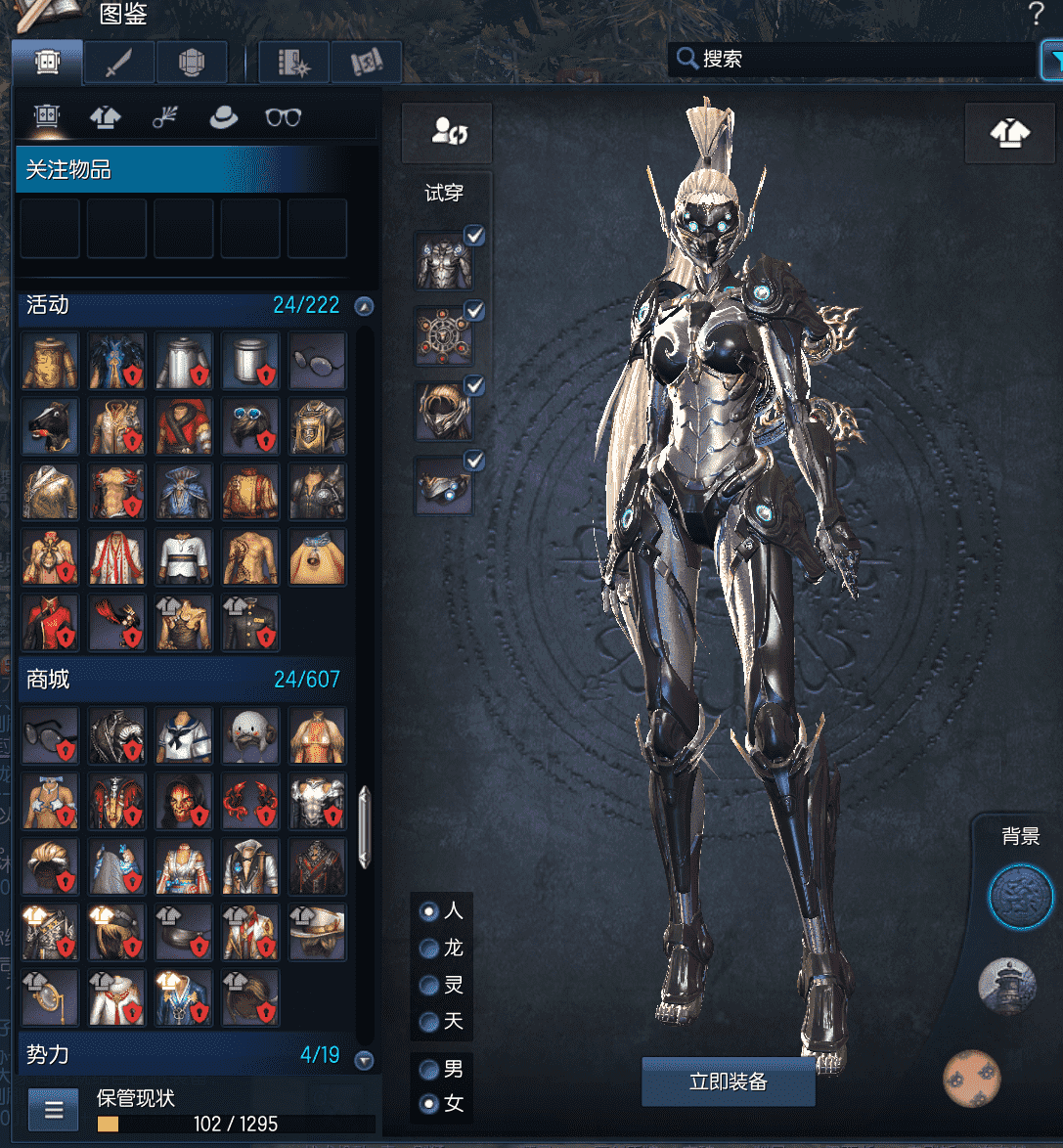Image resolution: width=1063 pixels, height=1148 pixels.
Task: Uncheck the armor outfit try-on checkbox
Action: click(x=474, y=235)
